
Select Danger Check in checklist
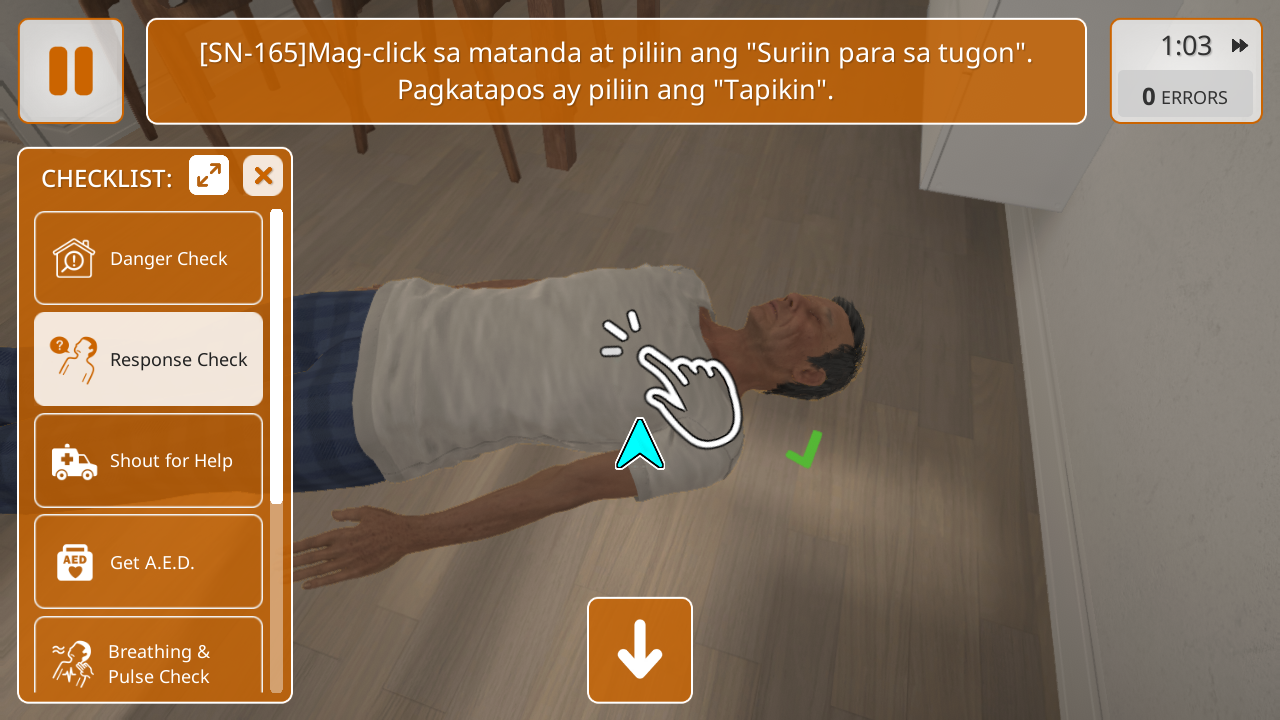[149, 258]
